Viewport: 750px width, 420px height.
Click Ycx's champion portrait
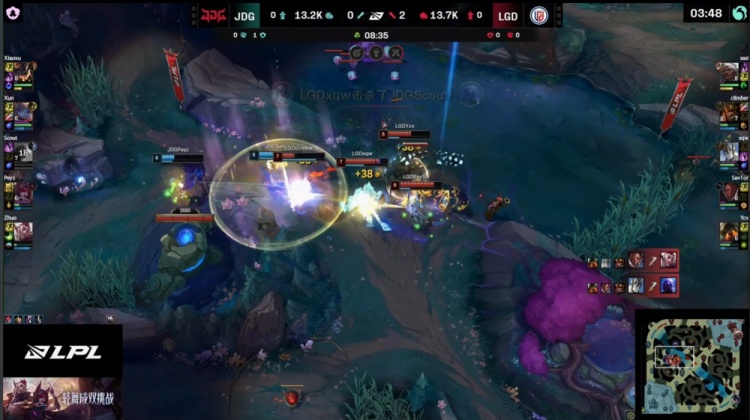[728, 232]
